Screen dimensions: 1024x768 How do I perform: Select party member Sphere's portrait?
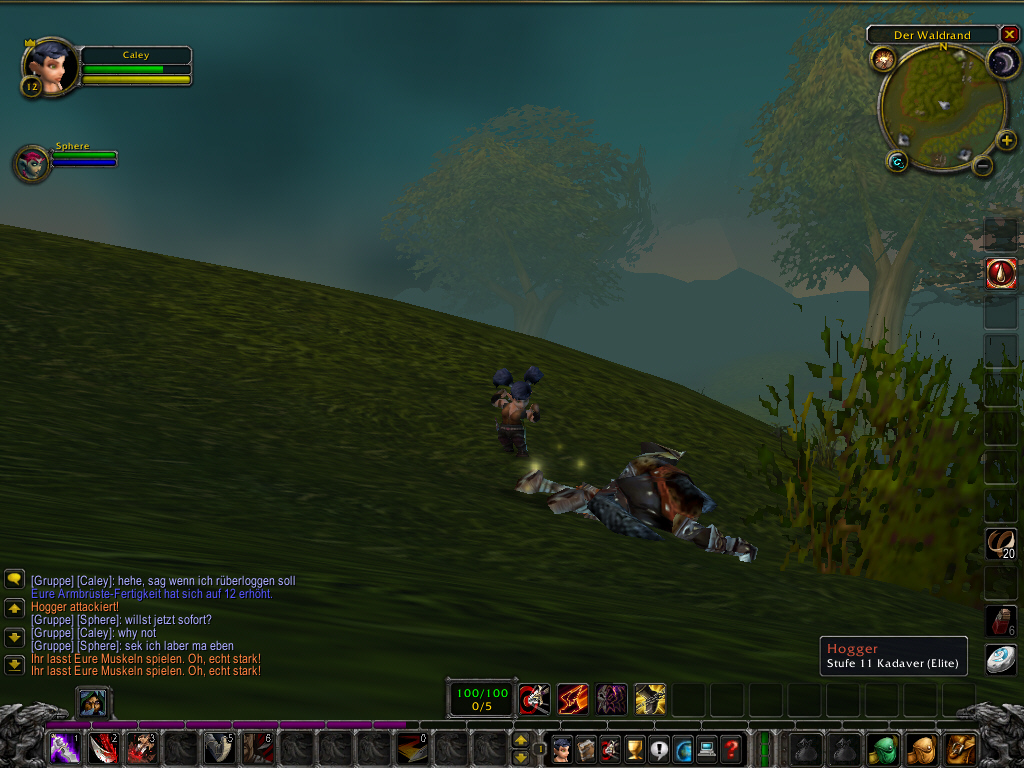coord(32,164)
